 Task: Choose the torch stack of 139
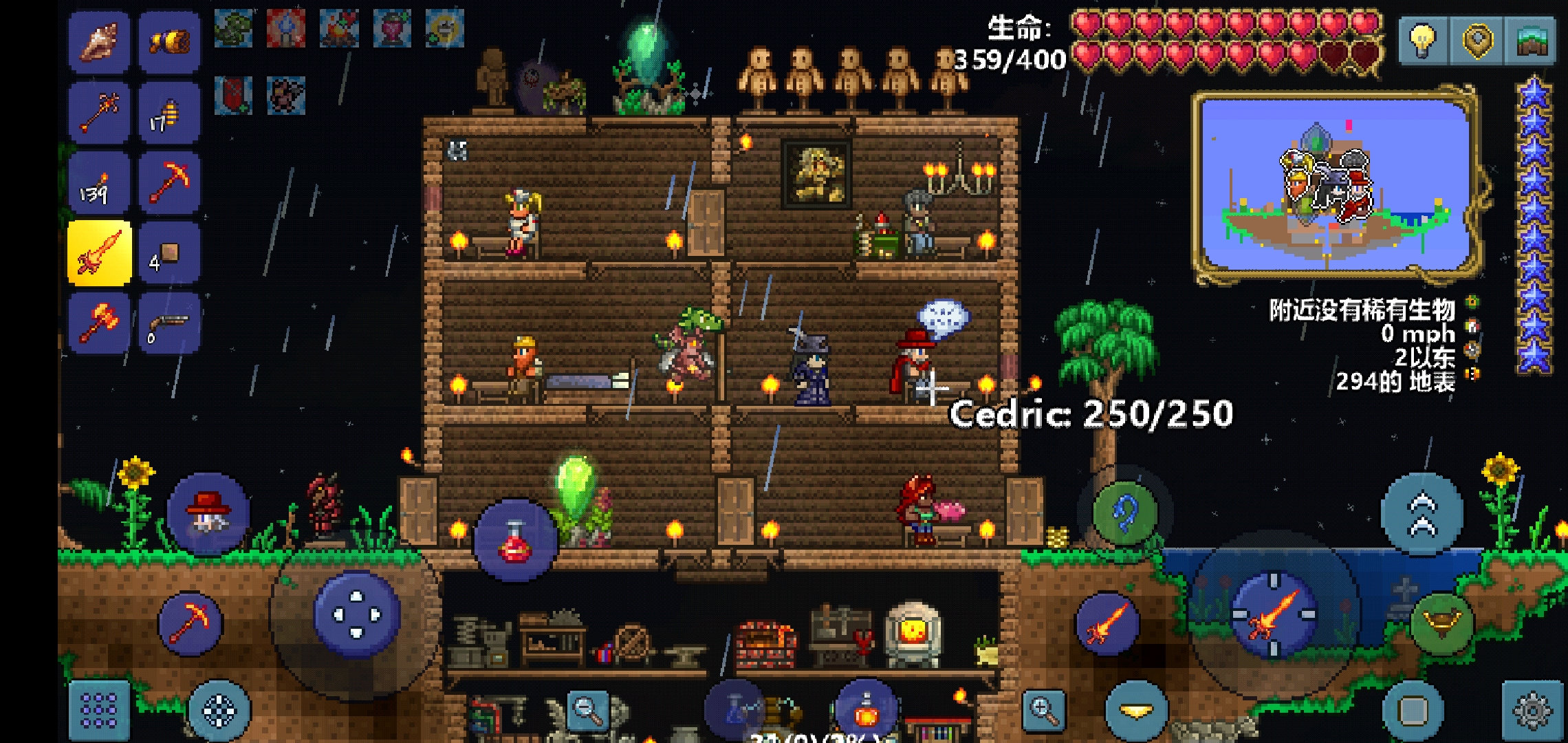(x=99, y=182)
